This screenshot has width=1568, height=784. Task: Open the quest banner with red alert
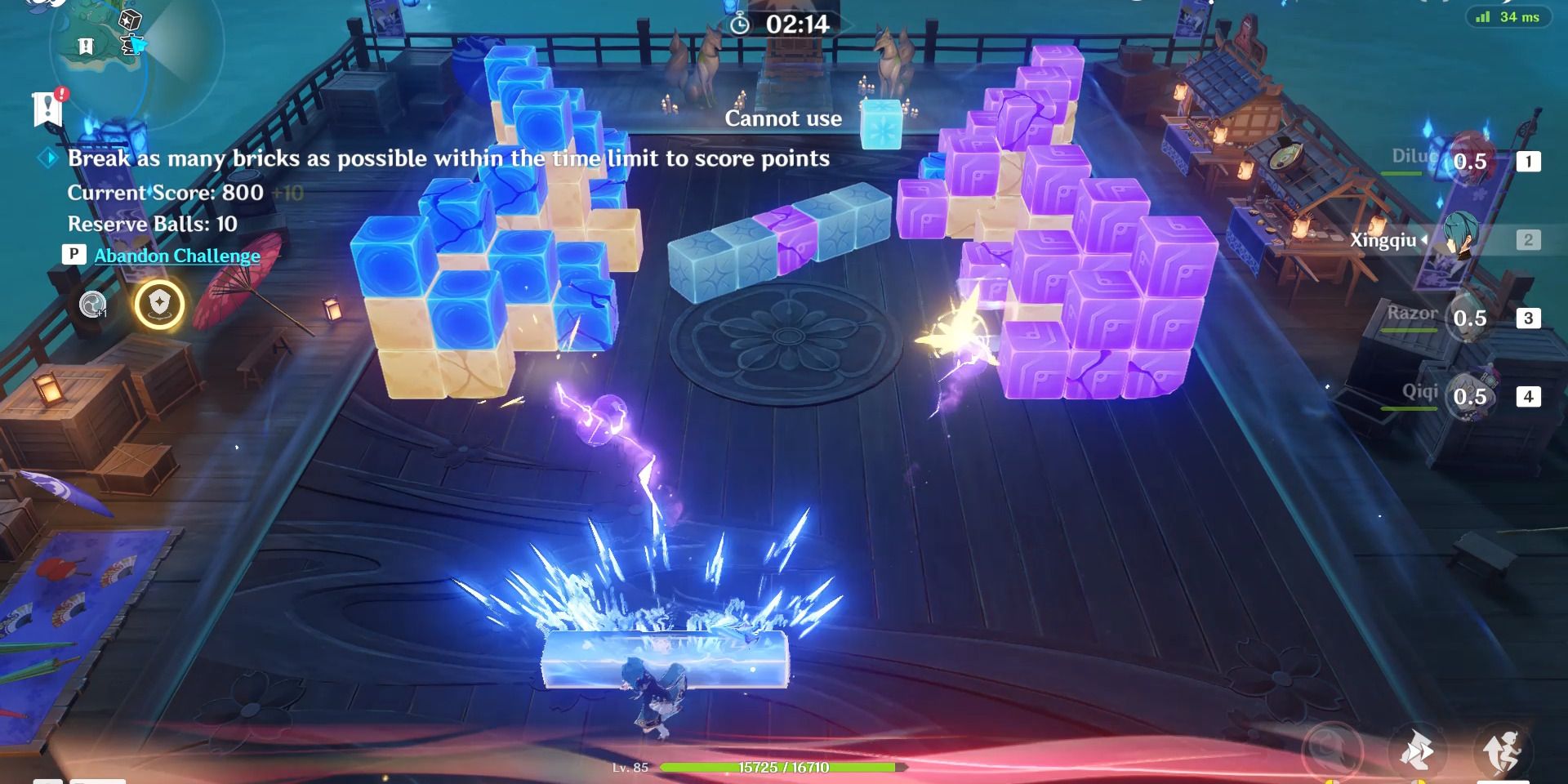48,108
